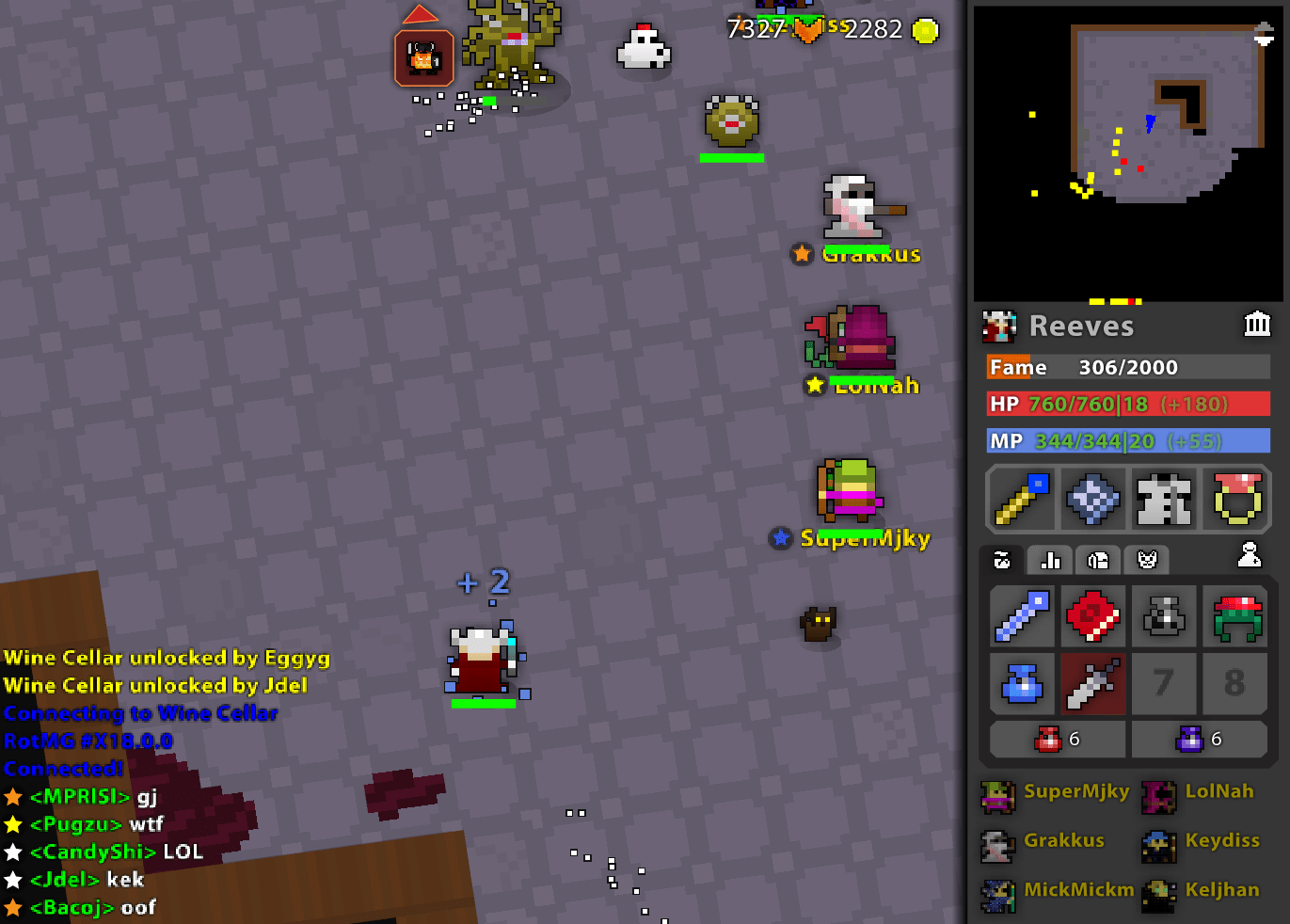Click the equipped white robe armor

pyautogui.click(x=1164, y=499)
